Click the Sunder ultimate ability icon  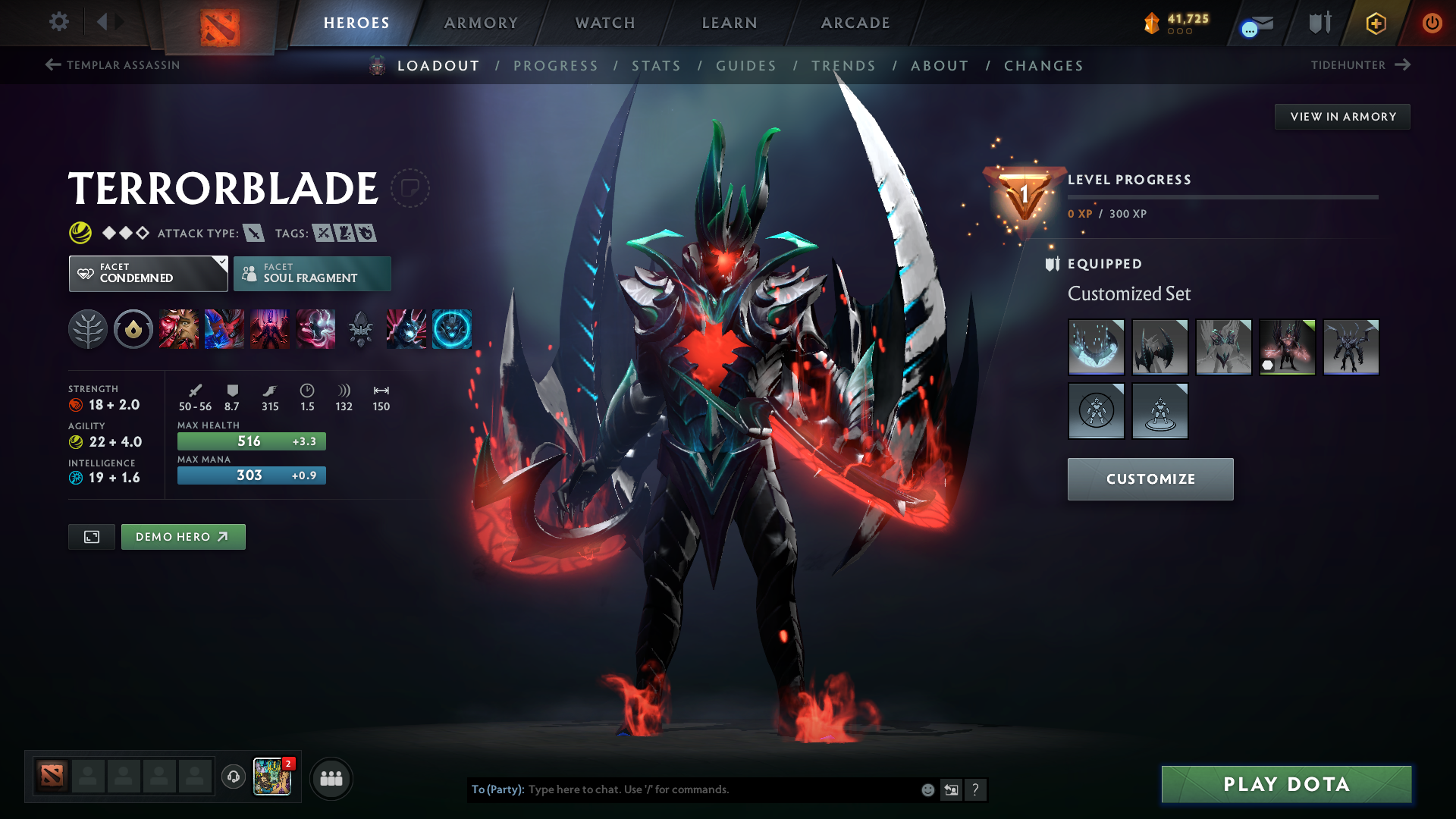point(315,329)
